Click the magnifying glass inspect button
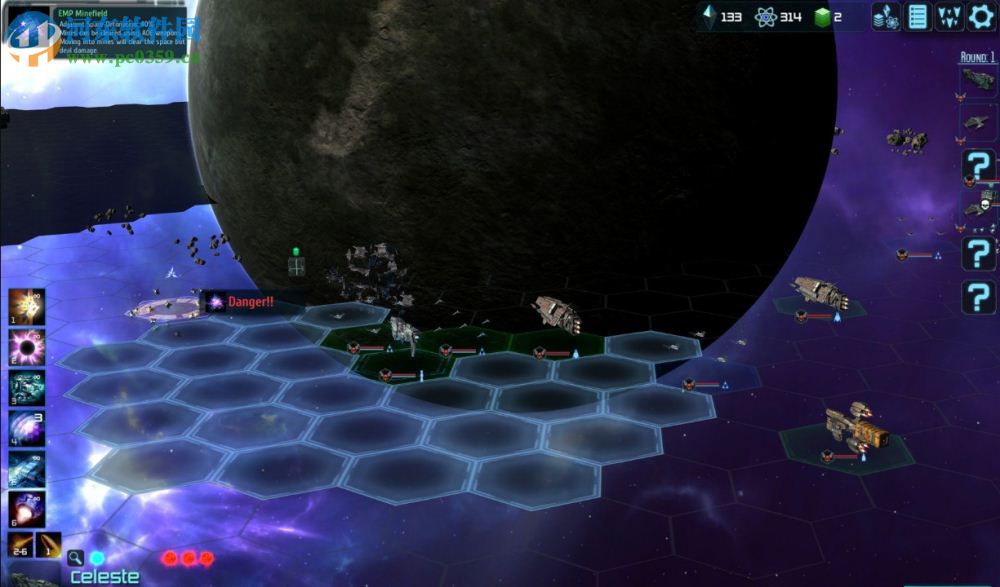Screen dimensions: 1000x587 coord(76,558)
